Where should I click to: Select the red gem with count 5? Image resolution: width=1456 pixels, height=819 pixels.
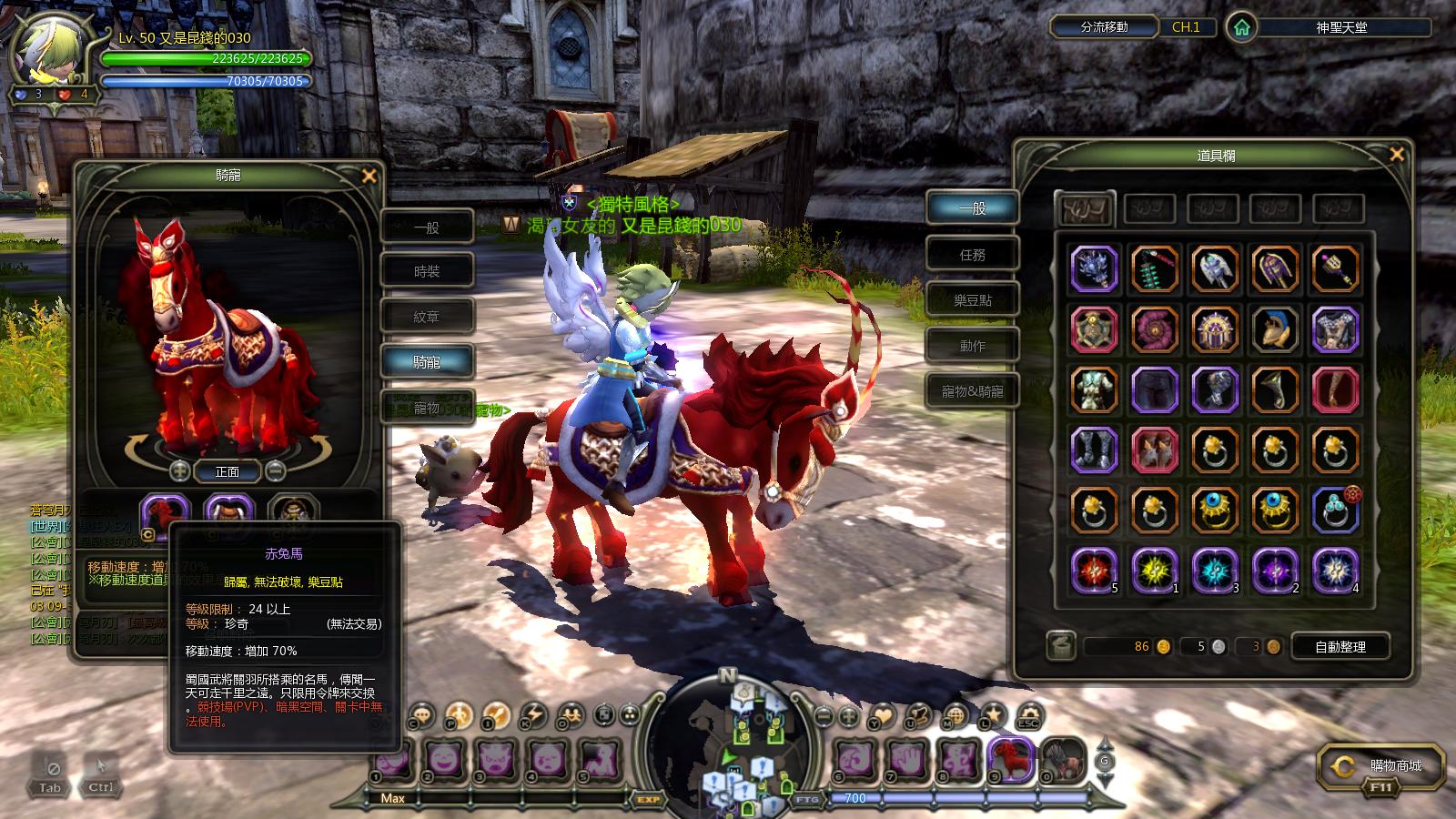(x=1093, y=571)
